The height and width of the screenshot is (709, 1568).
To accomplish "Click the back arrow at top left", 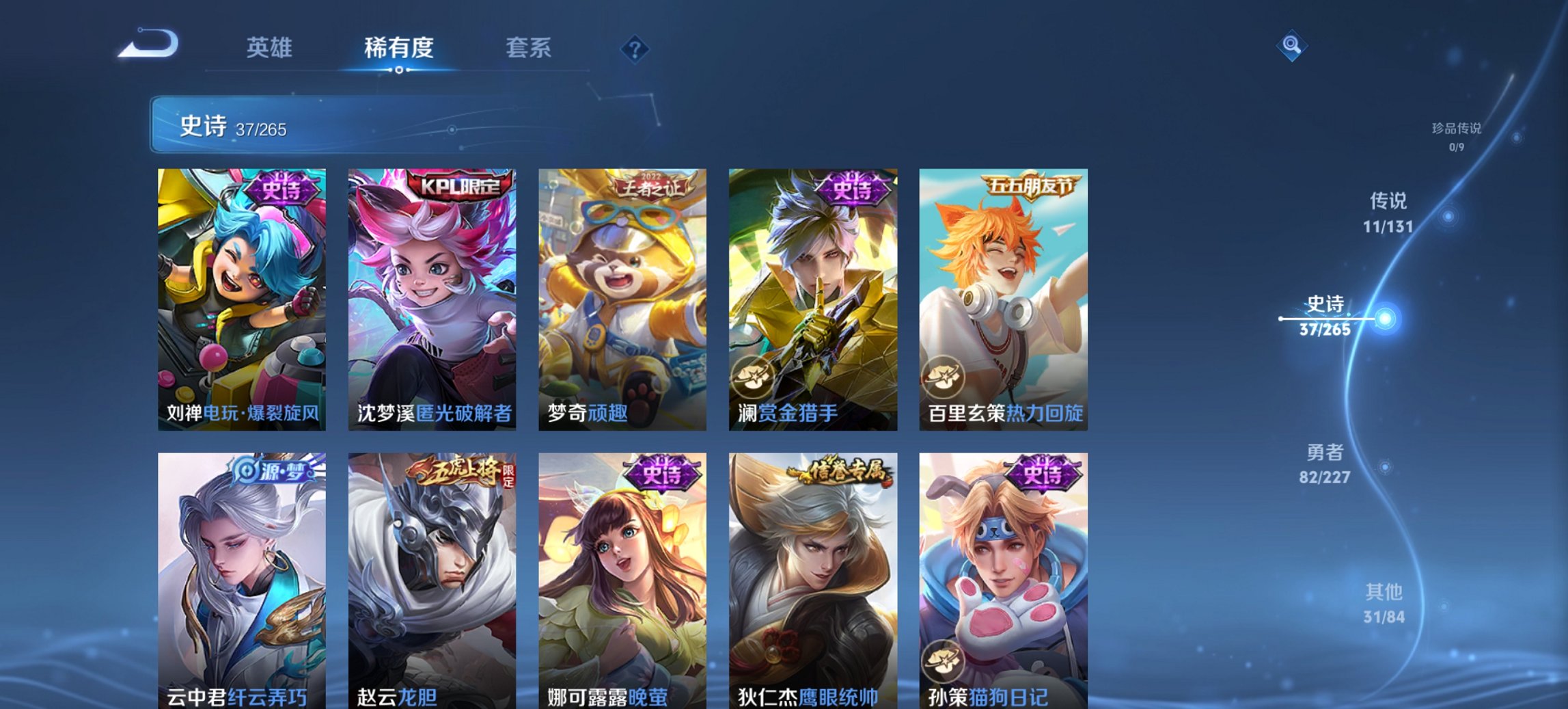I will click(147, 43).
